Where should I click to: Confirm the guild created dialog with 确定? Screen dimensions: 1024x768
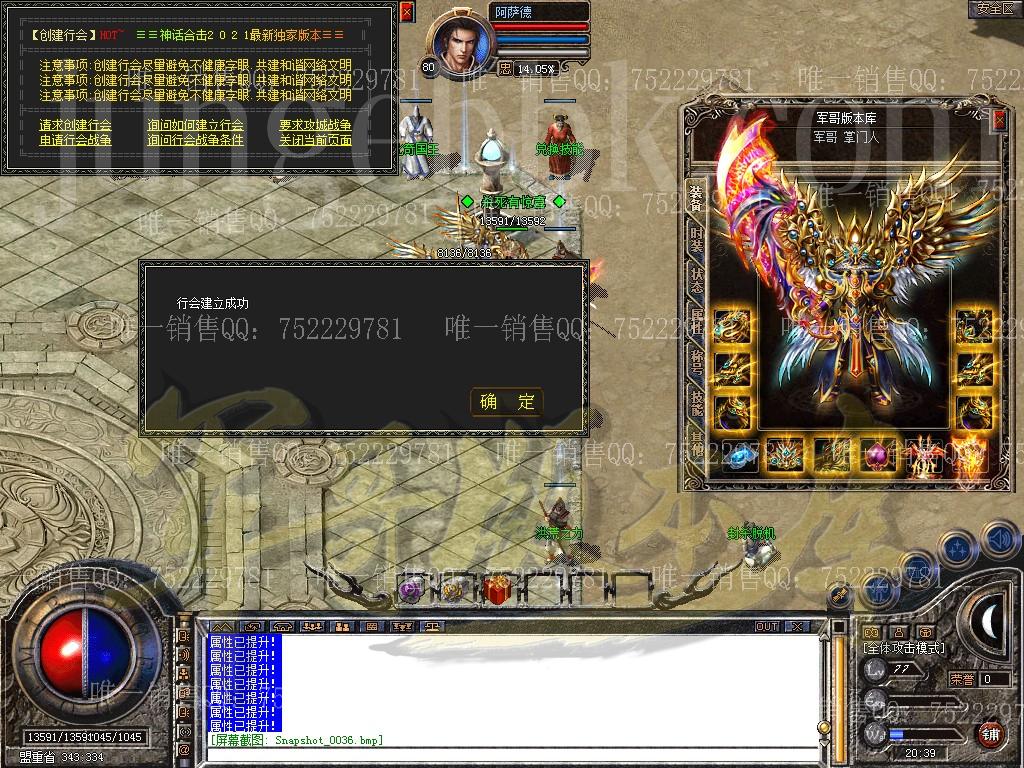pyautogui.click(x=507, y=402)
